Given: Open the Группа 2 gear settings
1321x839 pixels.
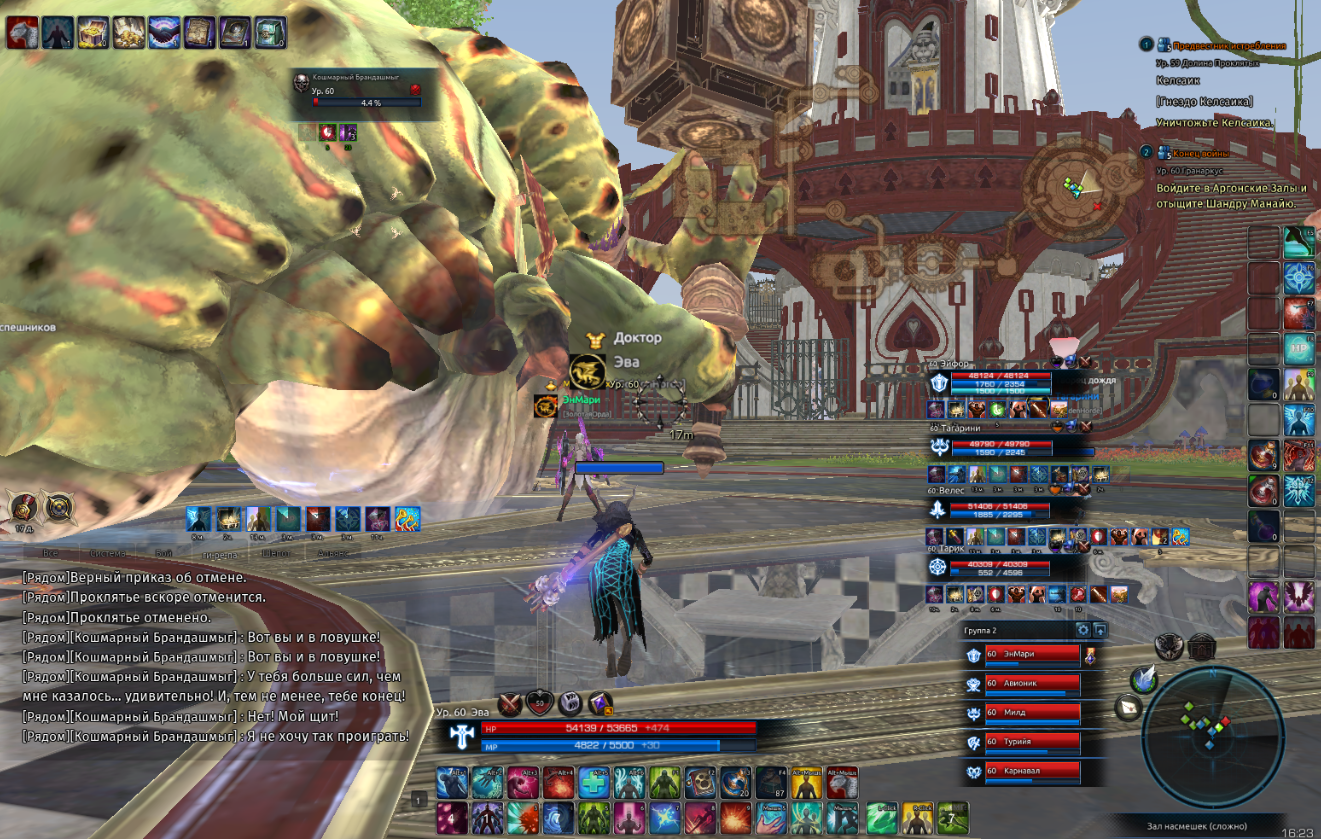Looking at the screenshot, I should point(1082,630).
